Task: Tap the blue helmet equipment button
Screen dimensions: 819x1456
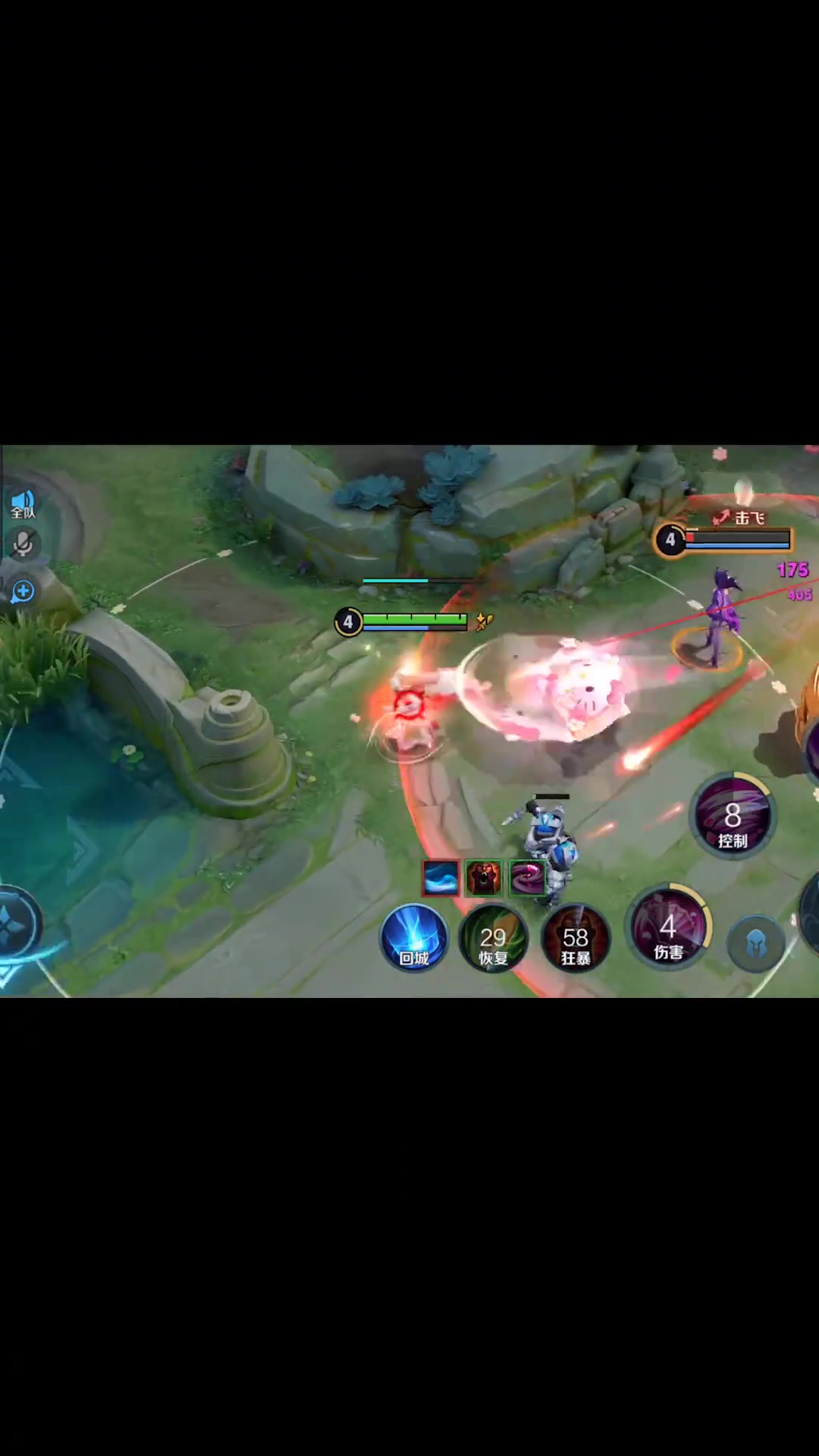Action: pyautogui.click(x=756, y=944)
